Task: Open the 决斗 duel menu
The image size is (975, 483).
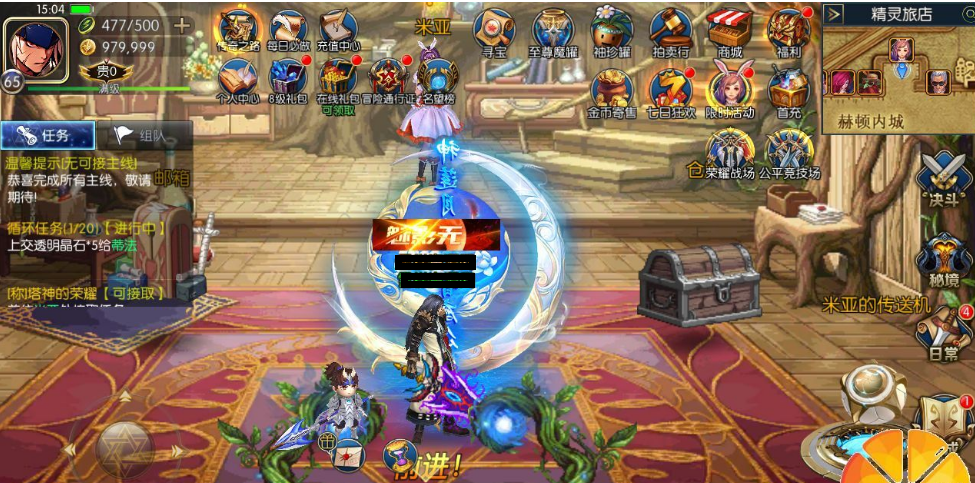Action: 942,180
